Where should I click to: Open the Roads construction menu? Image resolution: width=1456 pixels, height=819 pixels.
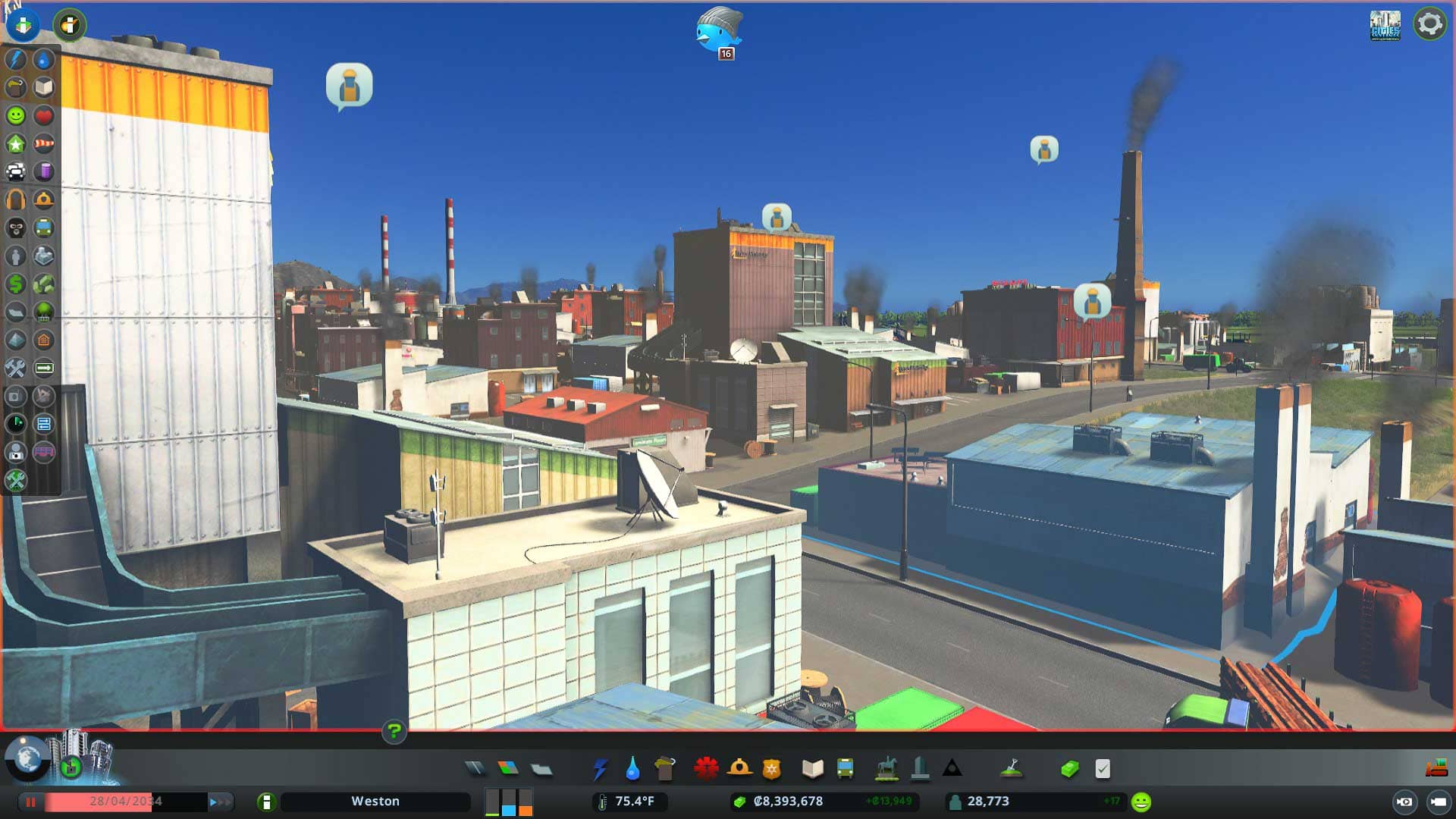[x=475, y=769]
